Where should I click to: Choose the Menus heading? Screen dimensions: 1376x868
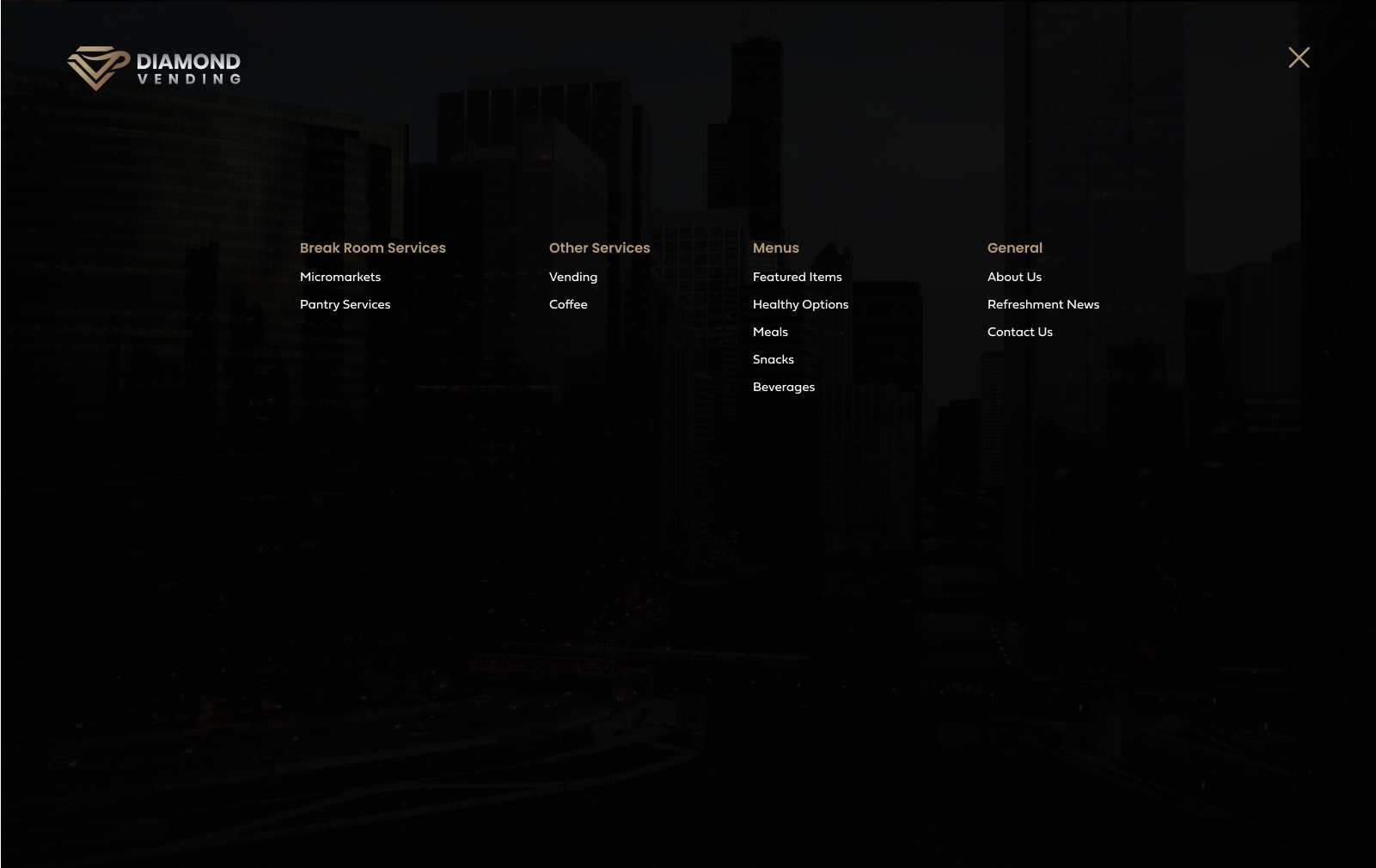point(775,248)
